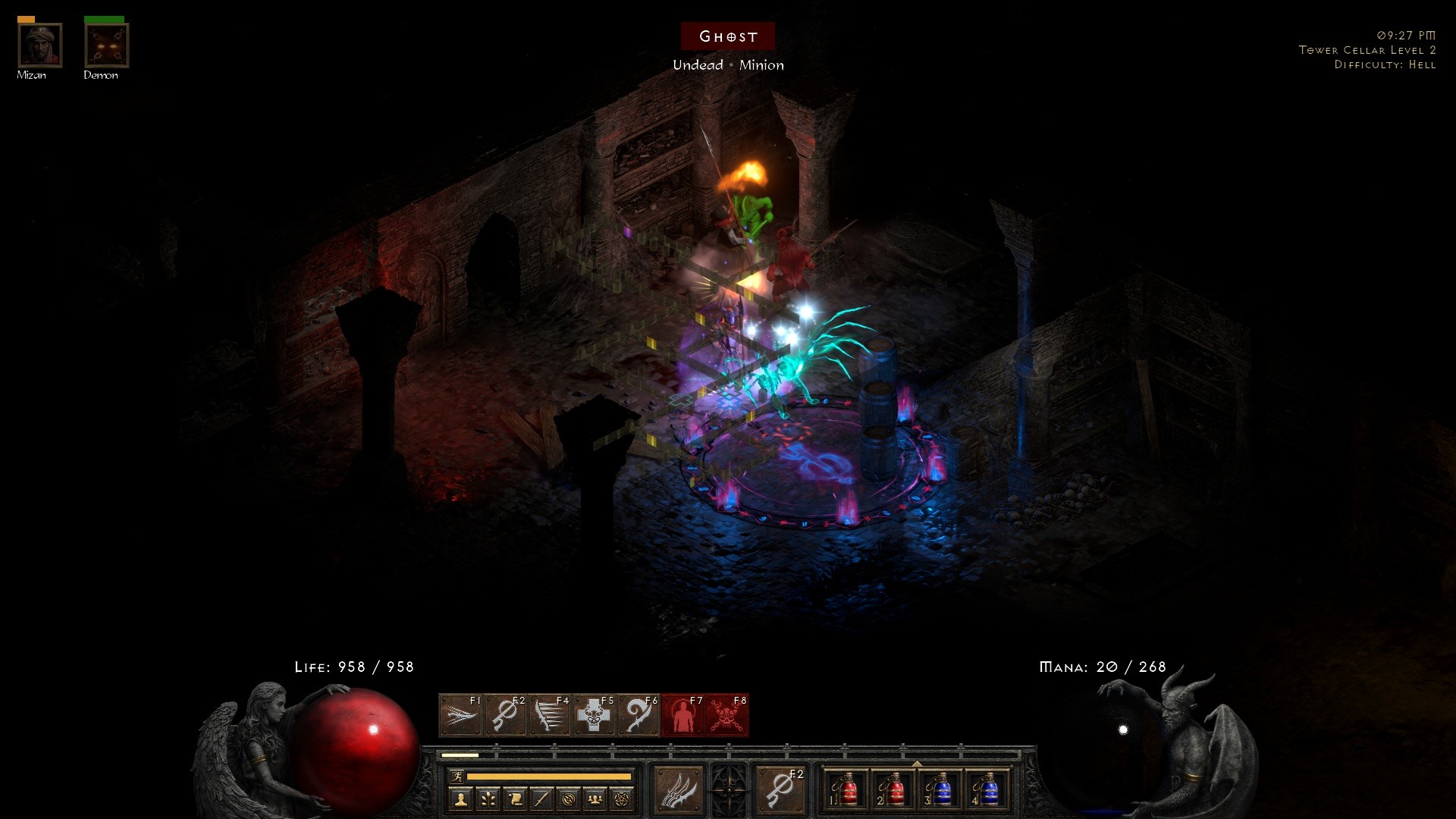Open the quest scroll icon

515,799
